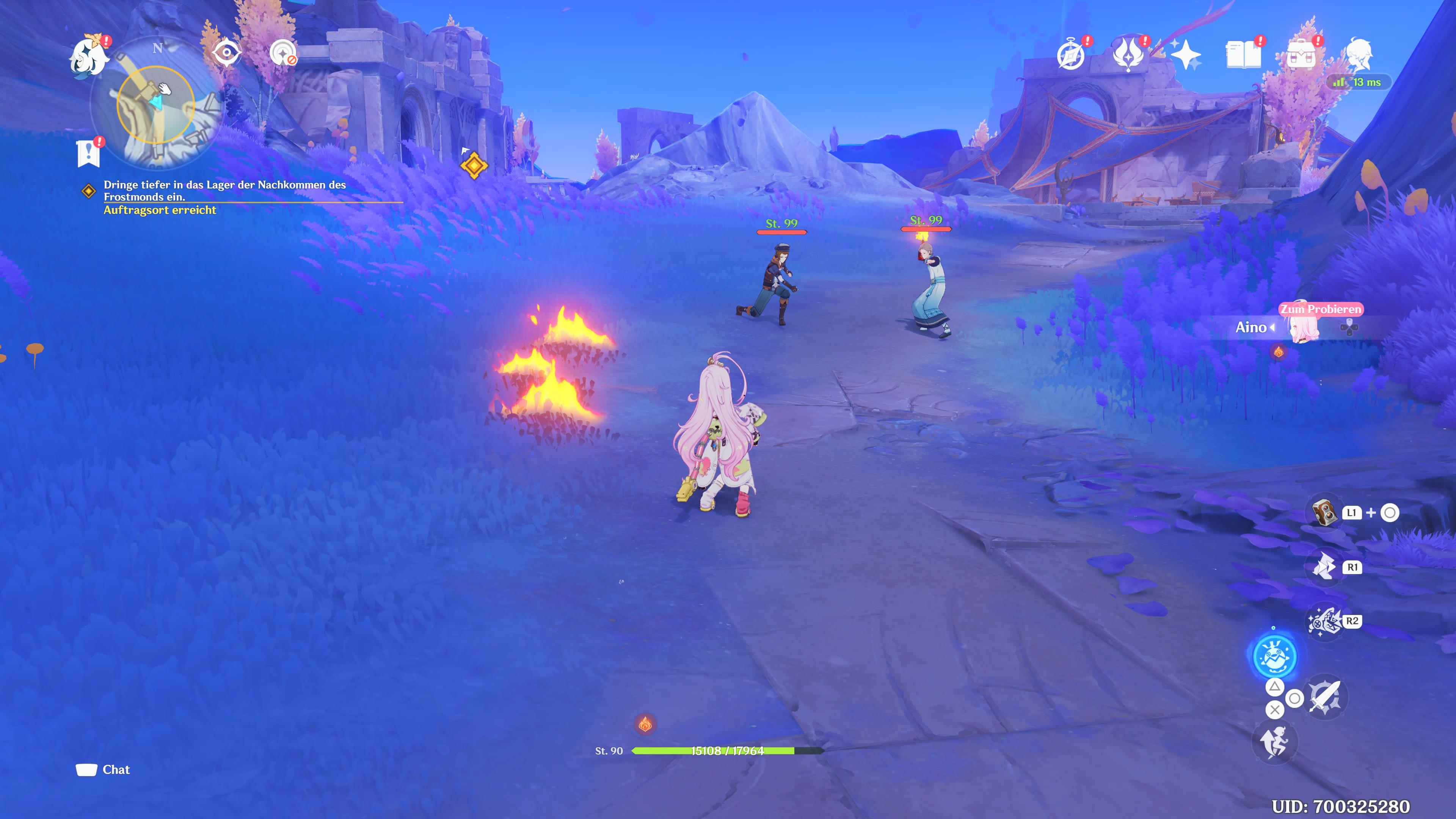Click the skill icon labelled R1

point(1324,567)
